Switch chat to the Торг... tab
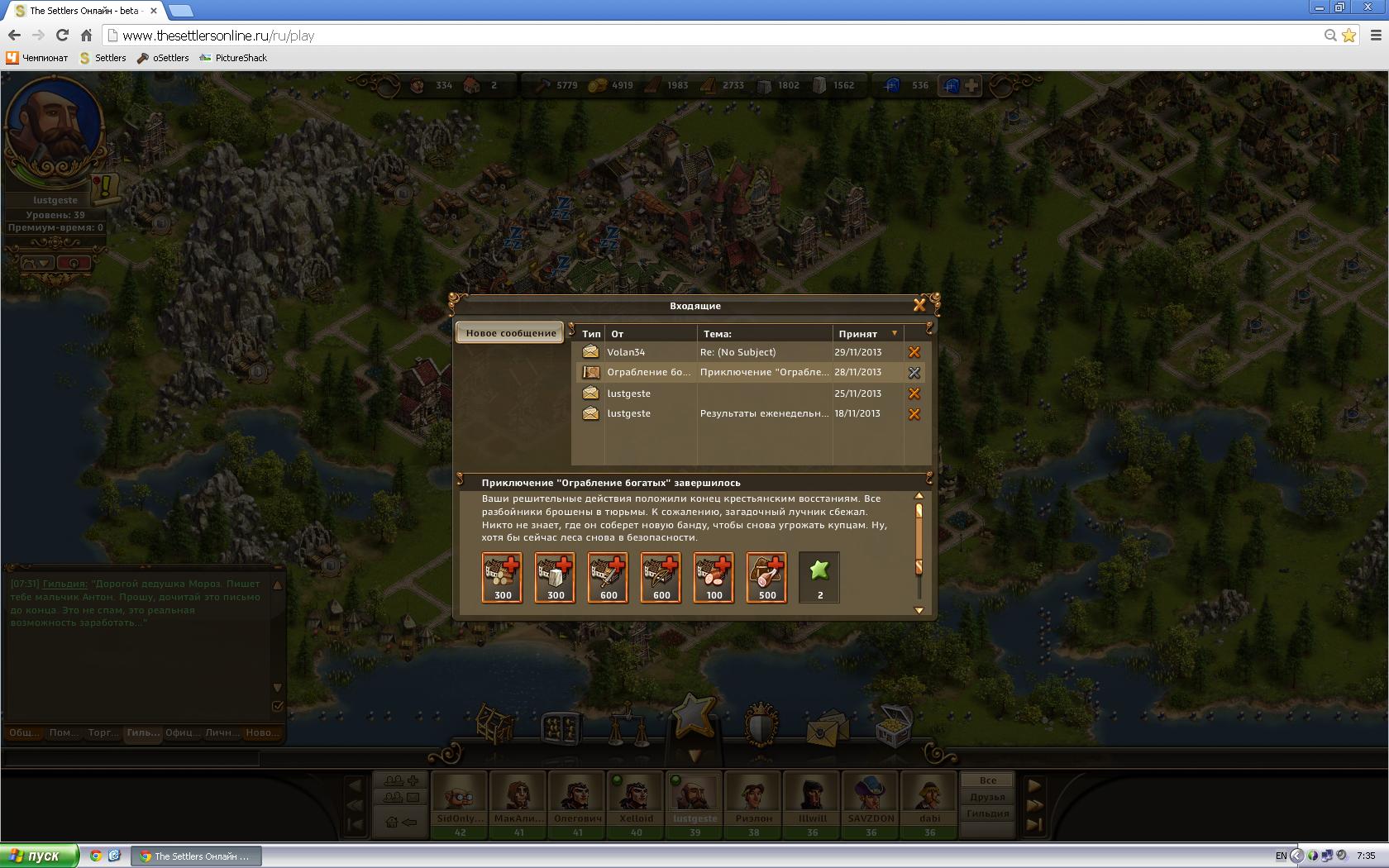Viewport: 1389px width, 868px height. click(103, 732)
